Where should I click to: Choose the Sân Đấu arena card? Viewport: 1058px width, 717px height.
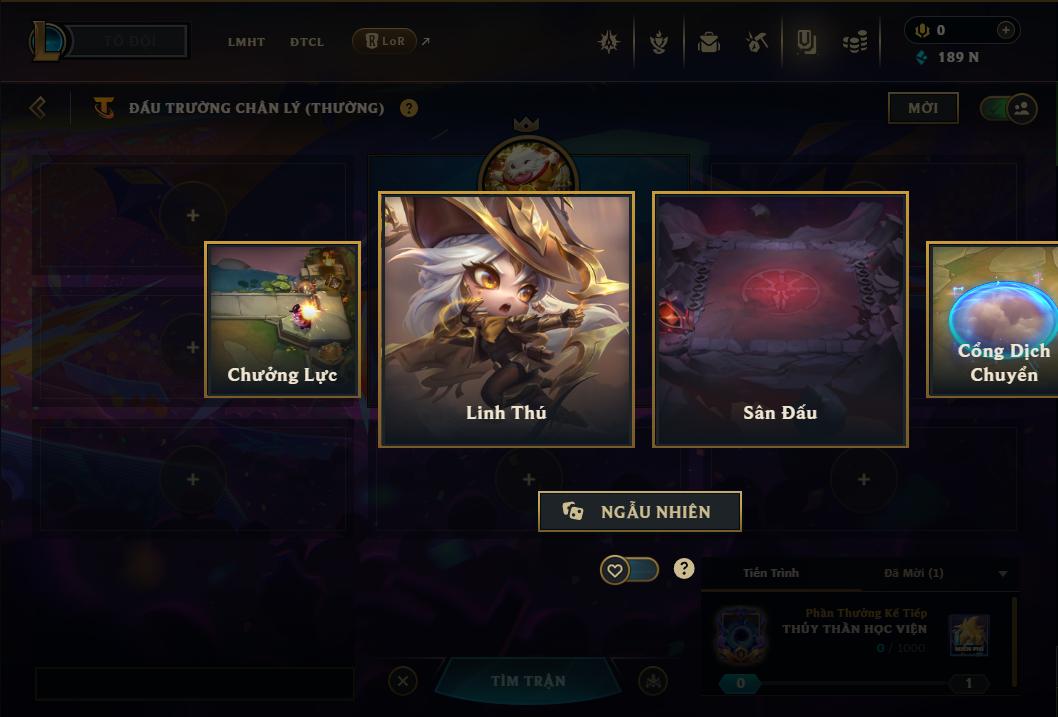[x=780, y=319]
